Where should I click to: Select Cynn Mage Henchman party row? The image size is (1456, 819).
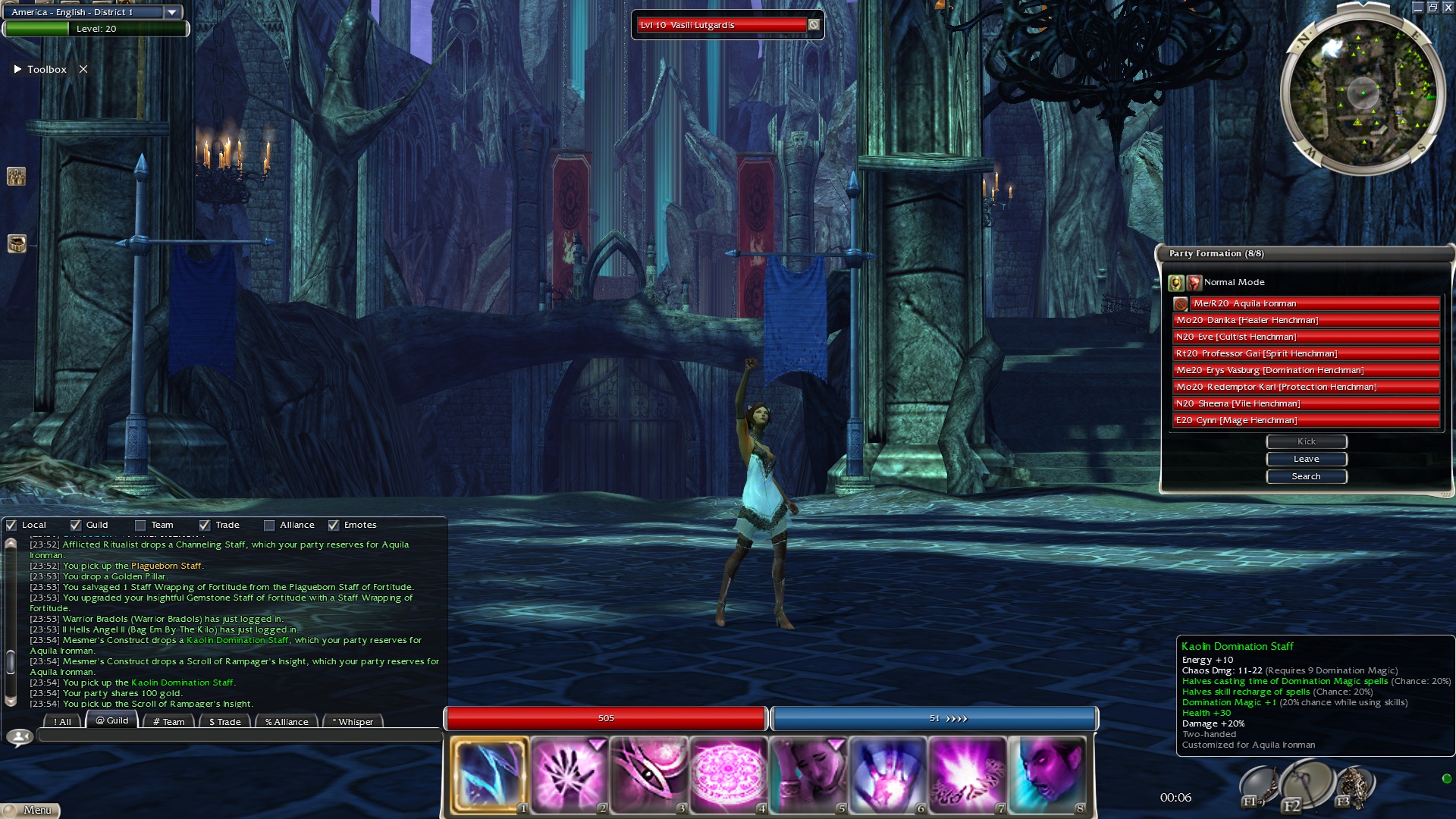click(1306, 420)
